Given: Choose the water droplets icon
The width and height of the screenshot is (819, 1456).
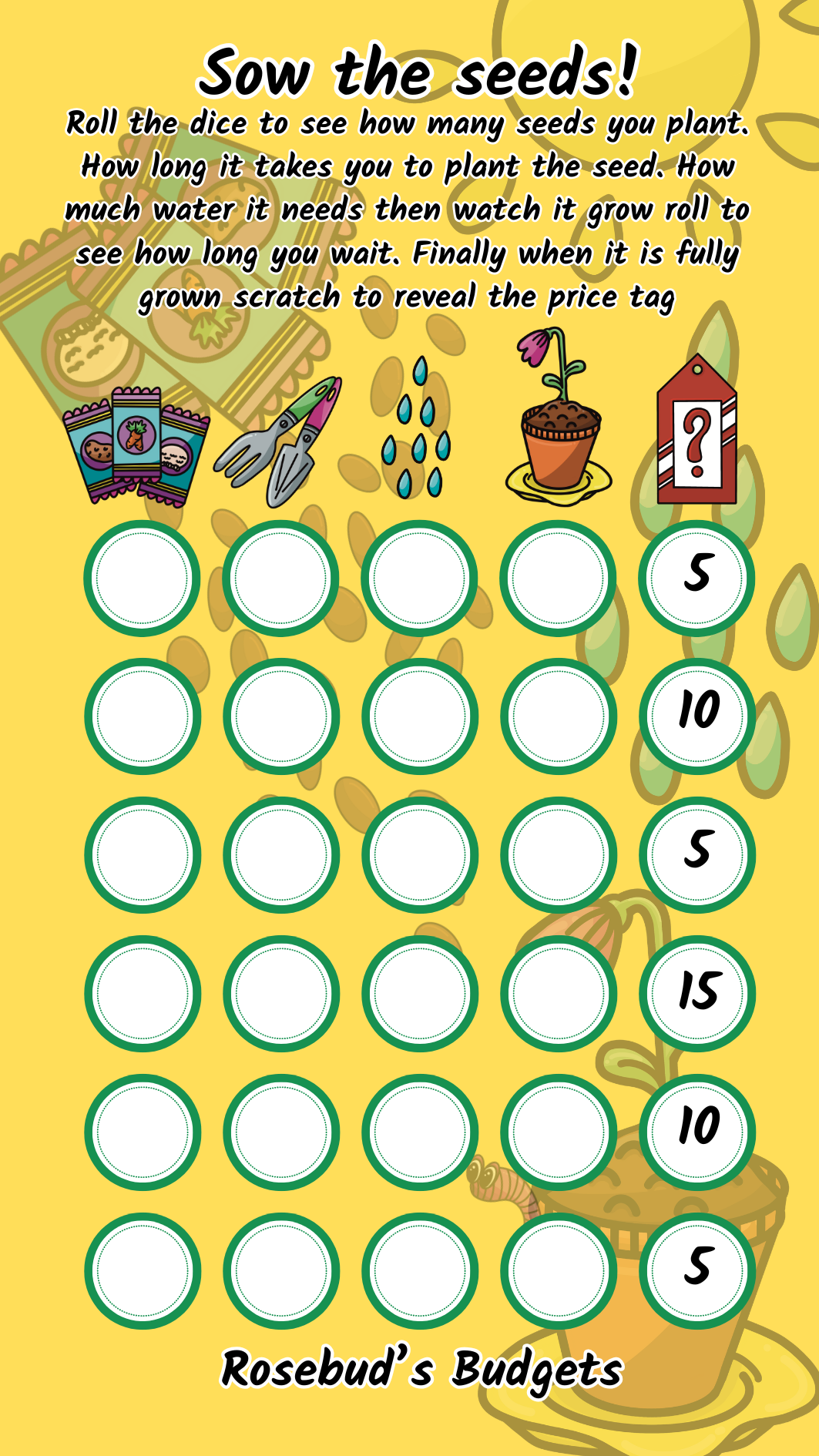Looking at the screenshot, I should (417, 428).
